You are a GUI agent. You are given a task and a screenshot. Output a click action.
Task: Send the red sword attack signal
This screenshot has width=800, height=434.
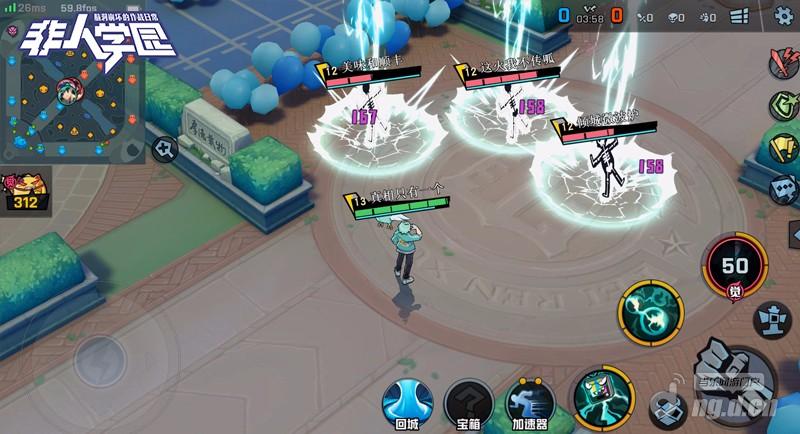(x=782, y=62)
